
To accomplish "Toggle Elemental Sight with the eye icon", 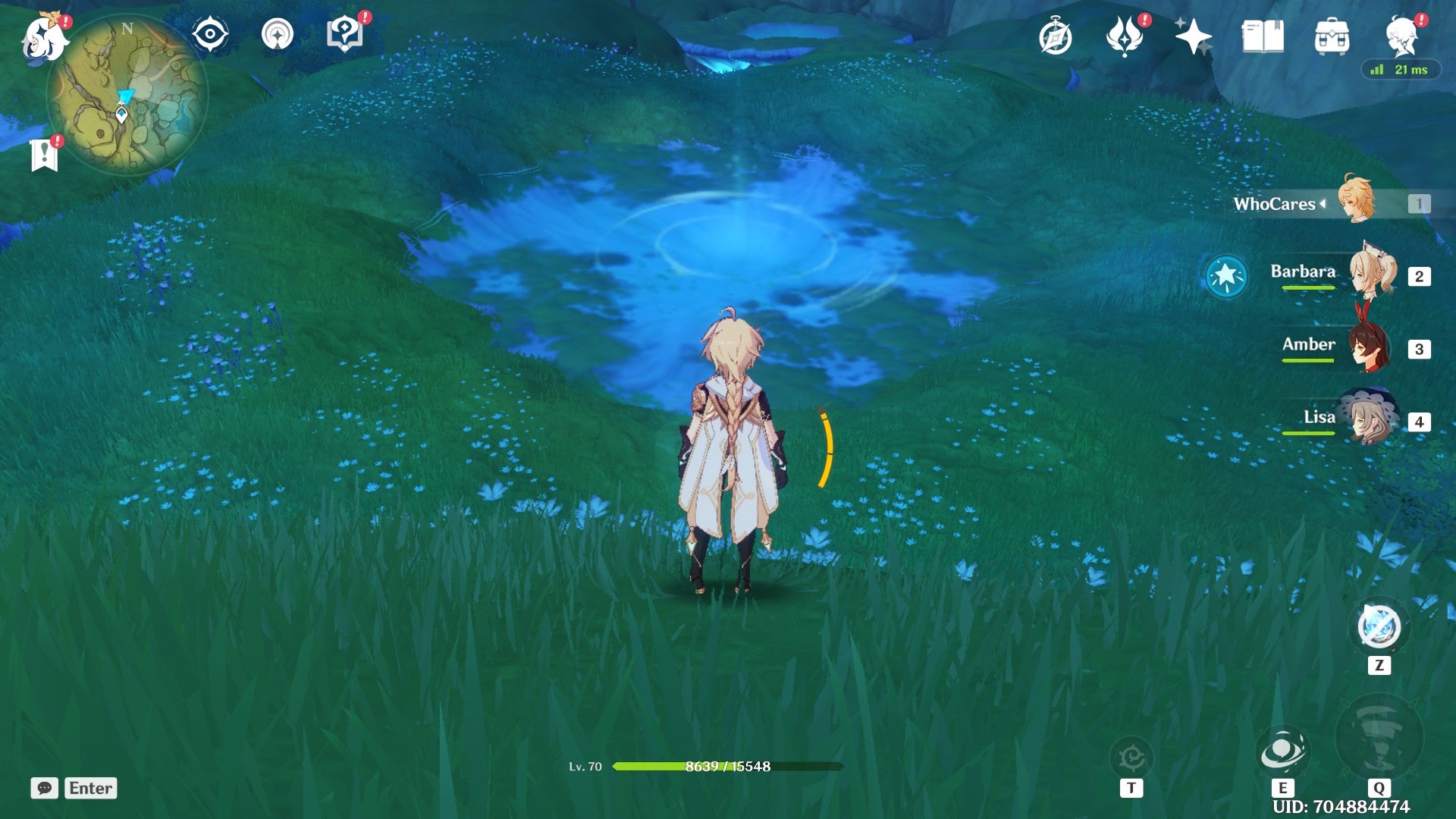I will pos(211,34).
